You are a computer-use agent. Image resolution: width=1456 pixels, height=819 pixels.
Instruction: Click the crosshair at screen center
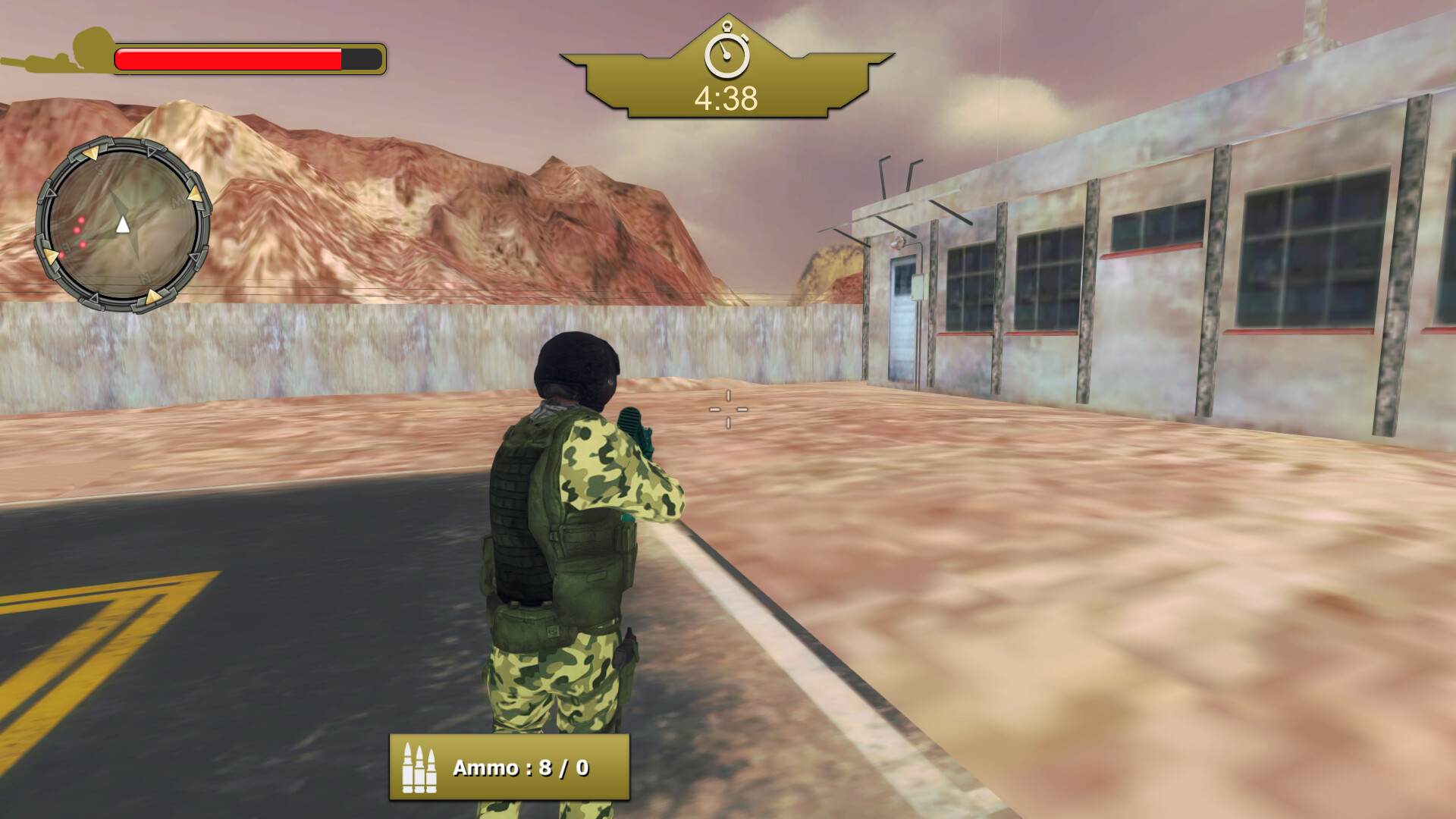[x=730, y=409]
